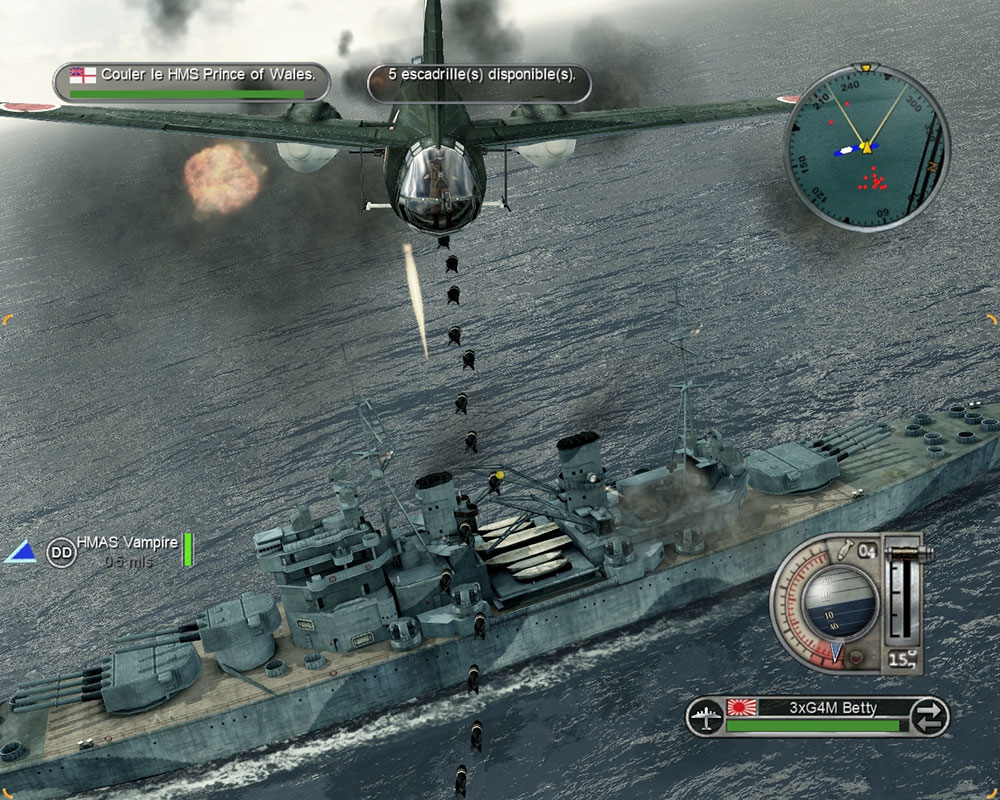Select the HMAS Vampire DD target marker
1000x800 pixels.
click(62, 551)
